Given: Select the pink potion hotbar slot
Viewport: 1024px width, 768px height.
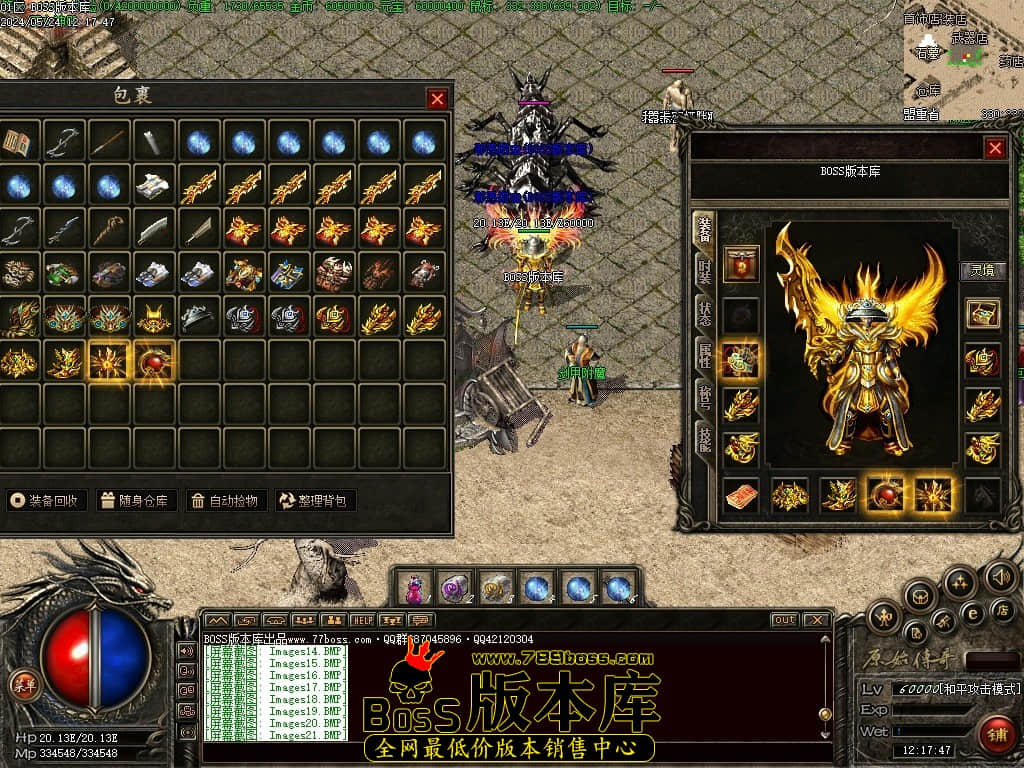Looking at the screenshot, I should point(414,587).
